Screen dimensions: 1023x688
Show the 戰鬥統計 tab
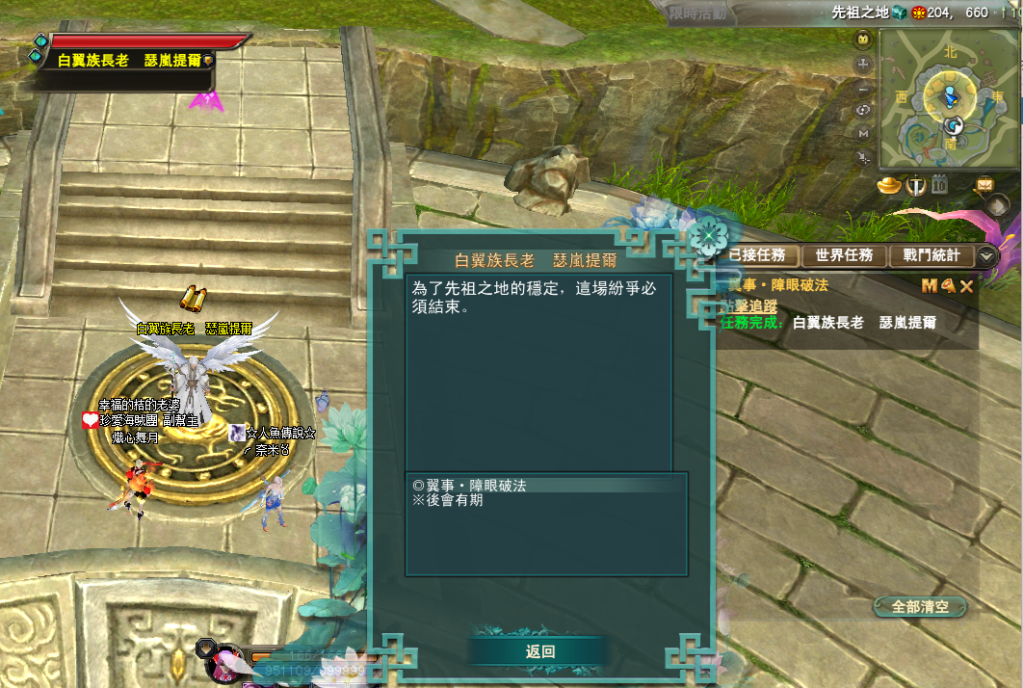[931, 256]
